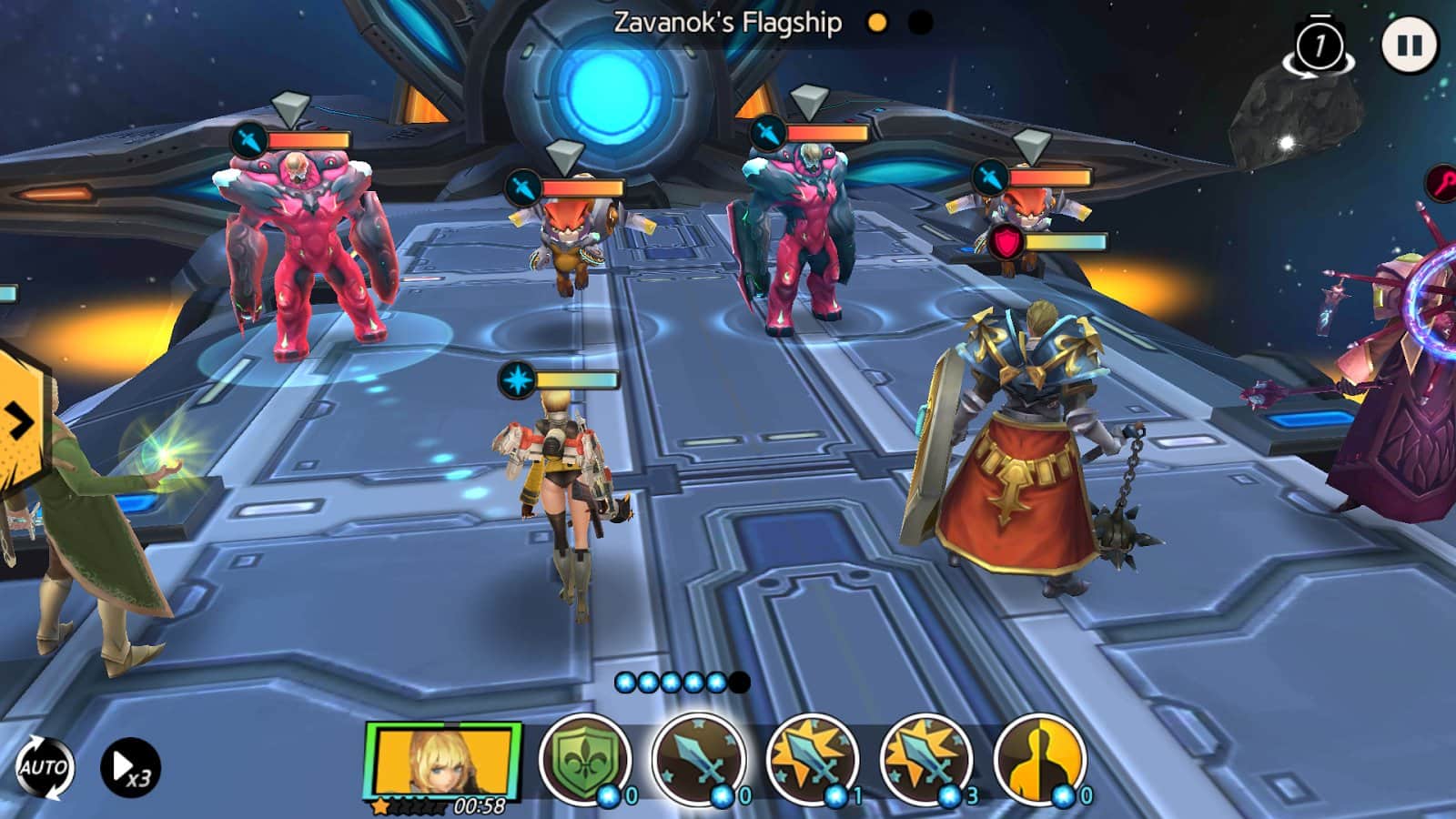Change the x3 battle speed
1456x819 pixels.
(x=130, y=767)
